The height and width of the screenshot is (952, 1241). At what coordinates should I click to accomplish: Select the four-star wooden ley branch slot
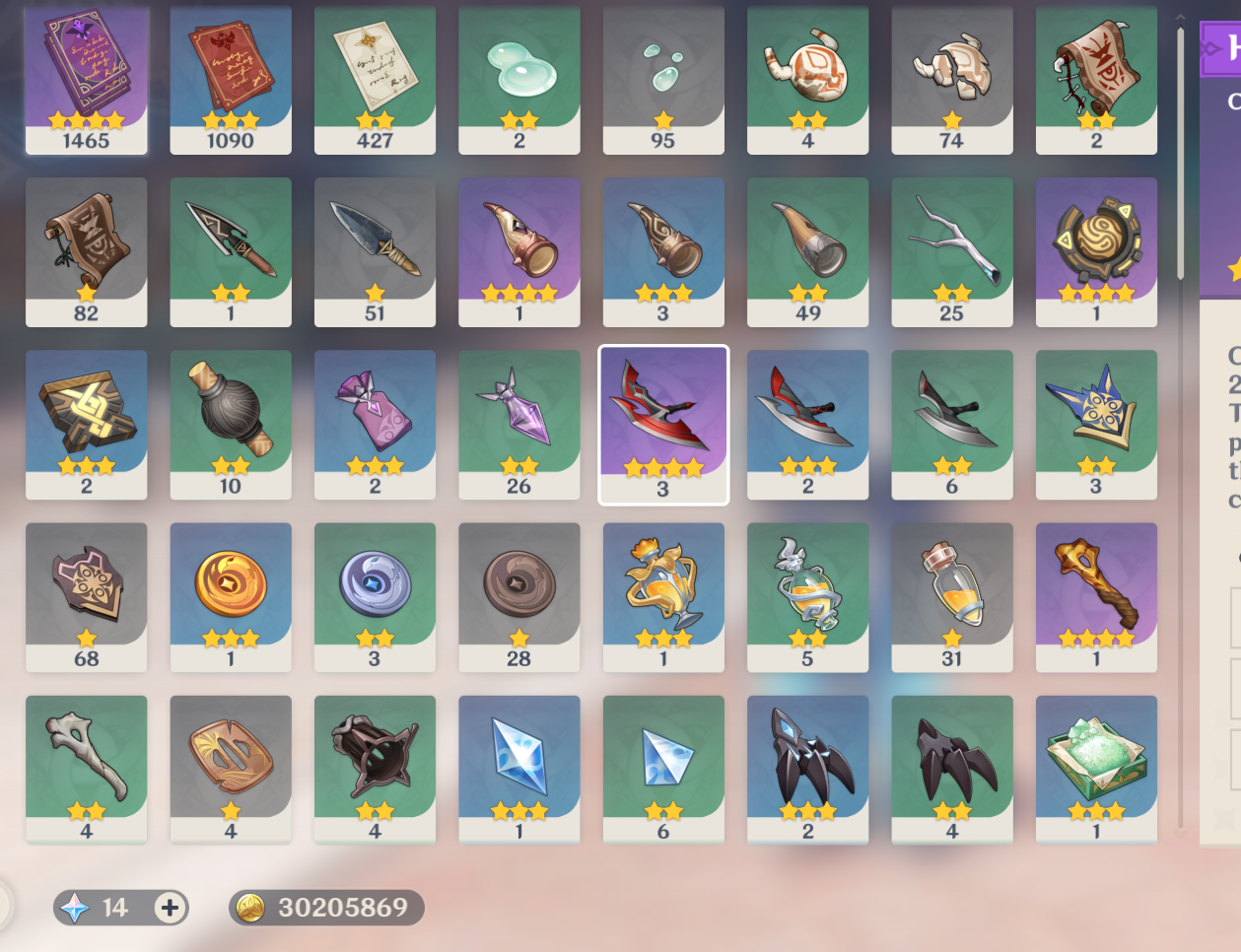[1096, 596]
